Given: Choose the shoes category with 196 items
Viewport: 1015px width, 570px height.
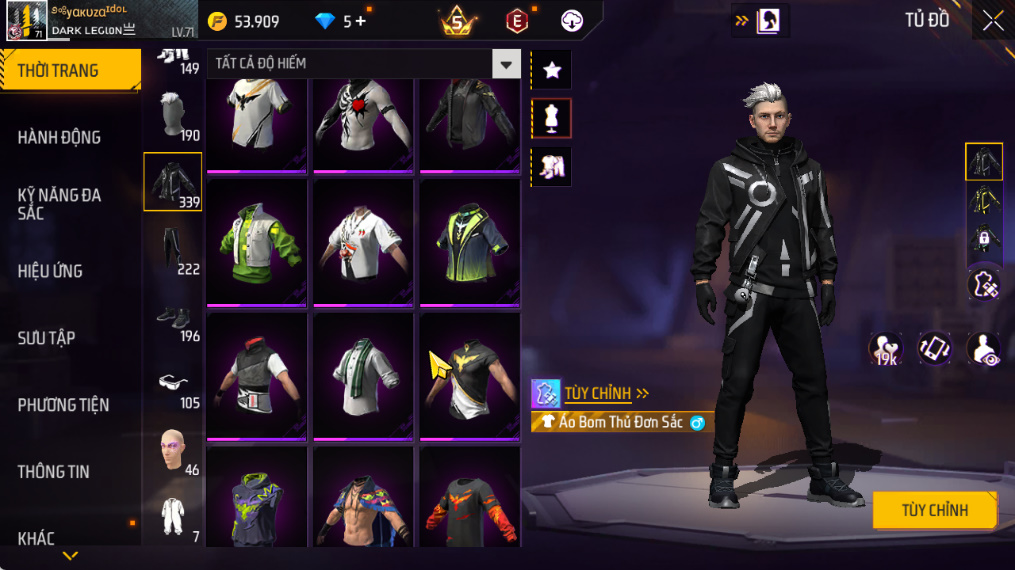Looking at the screenshot, I should pyautogui.click(x=173, y=318).
